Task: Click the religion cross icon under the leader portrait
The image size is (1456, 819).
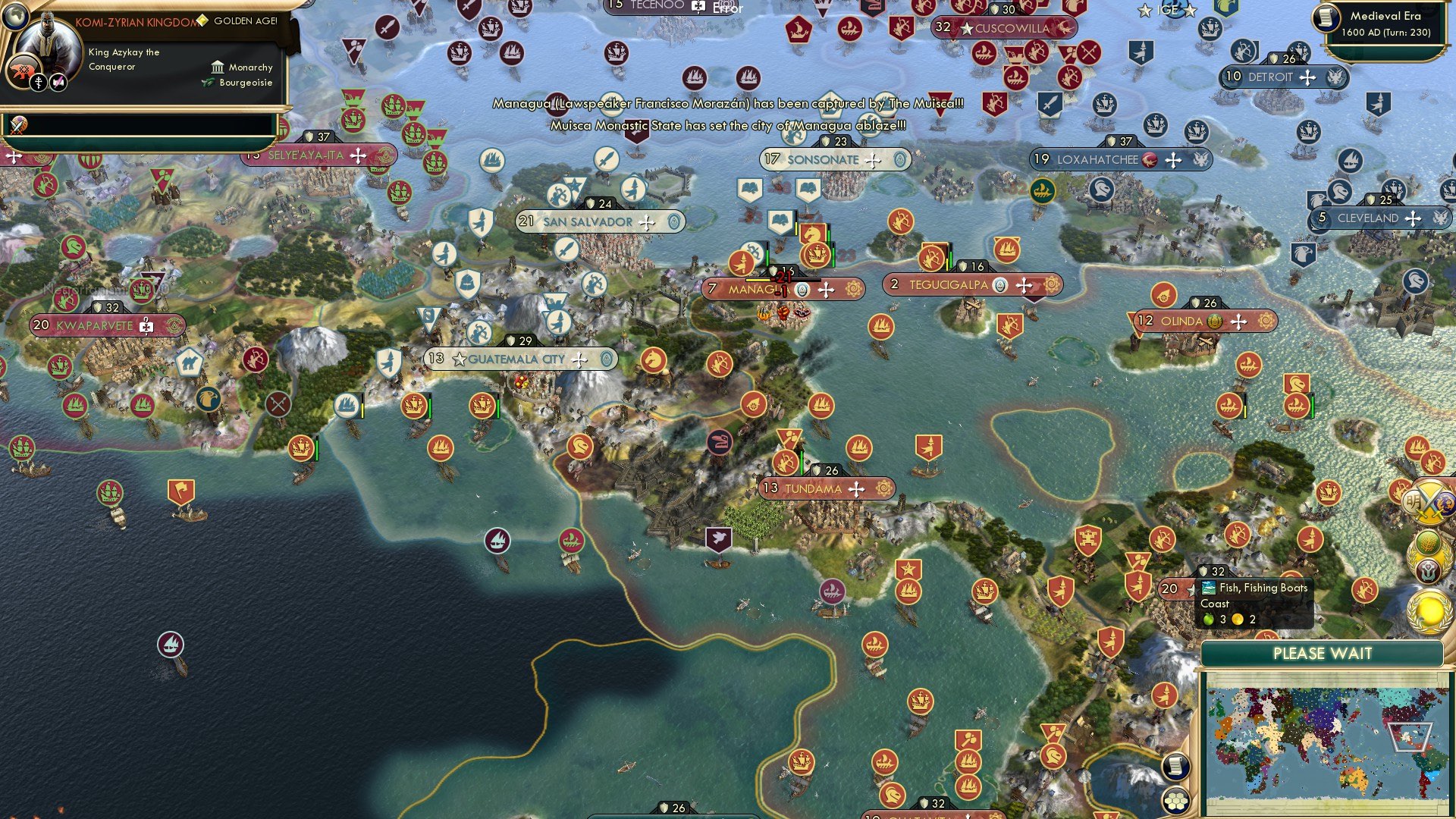Action: 39,83
